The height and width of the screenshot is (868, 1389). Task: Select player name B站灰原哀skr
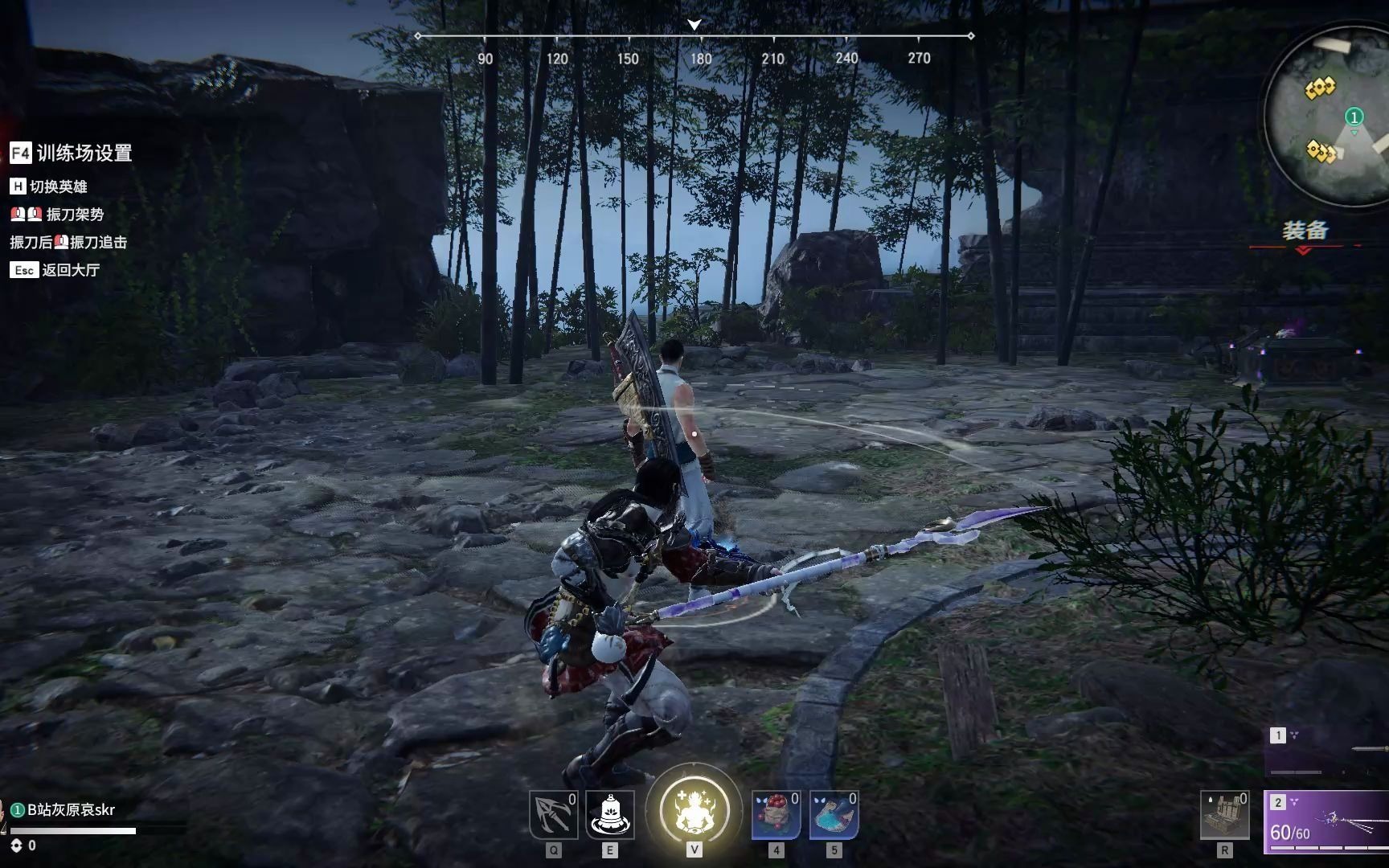(71, 809)
